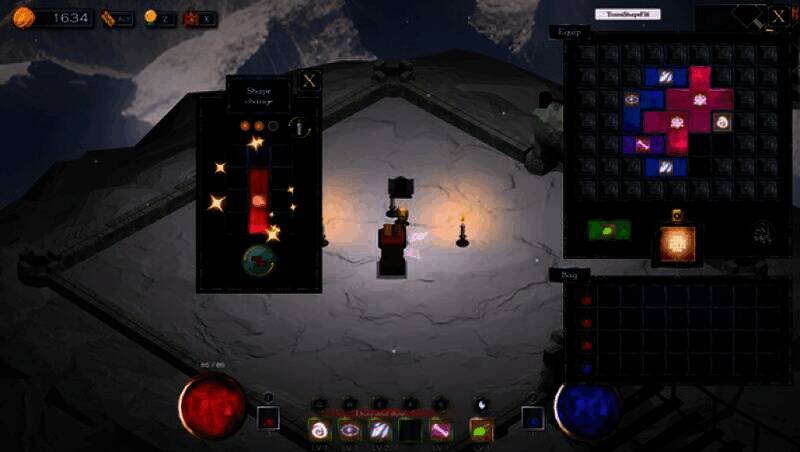Close the Shape change panel
This screenshot has width=800, height=452.
point(310,81)
